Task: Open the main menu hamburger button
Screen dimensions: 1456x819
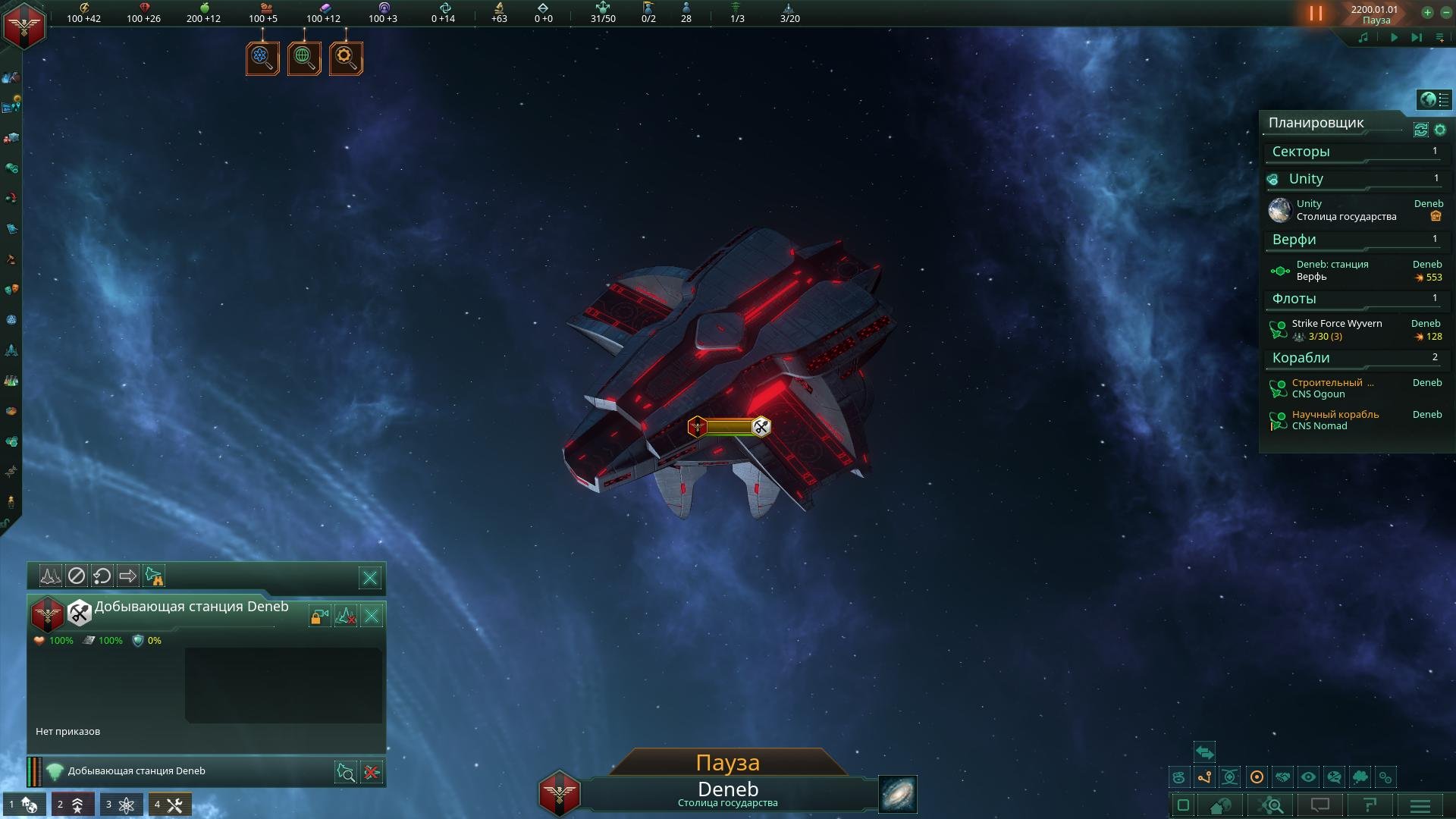Action: (x=1420, y=805)
